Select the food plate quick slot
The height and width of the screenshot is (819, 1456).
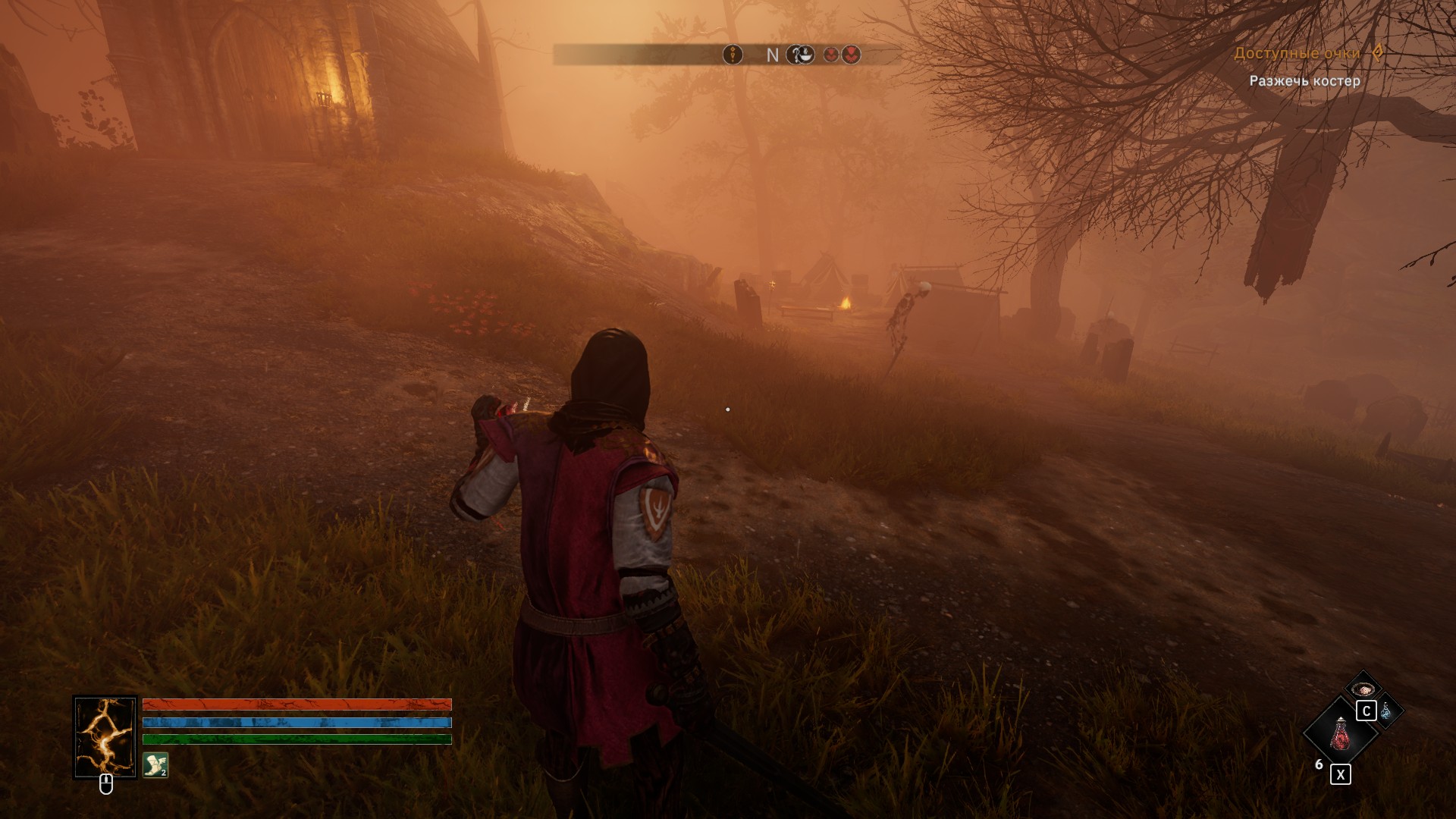point(1363,689)
